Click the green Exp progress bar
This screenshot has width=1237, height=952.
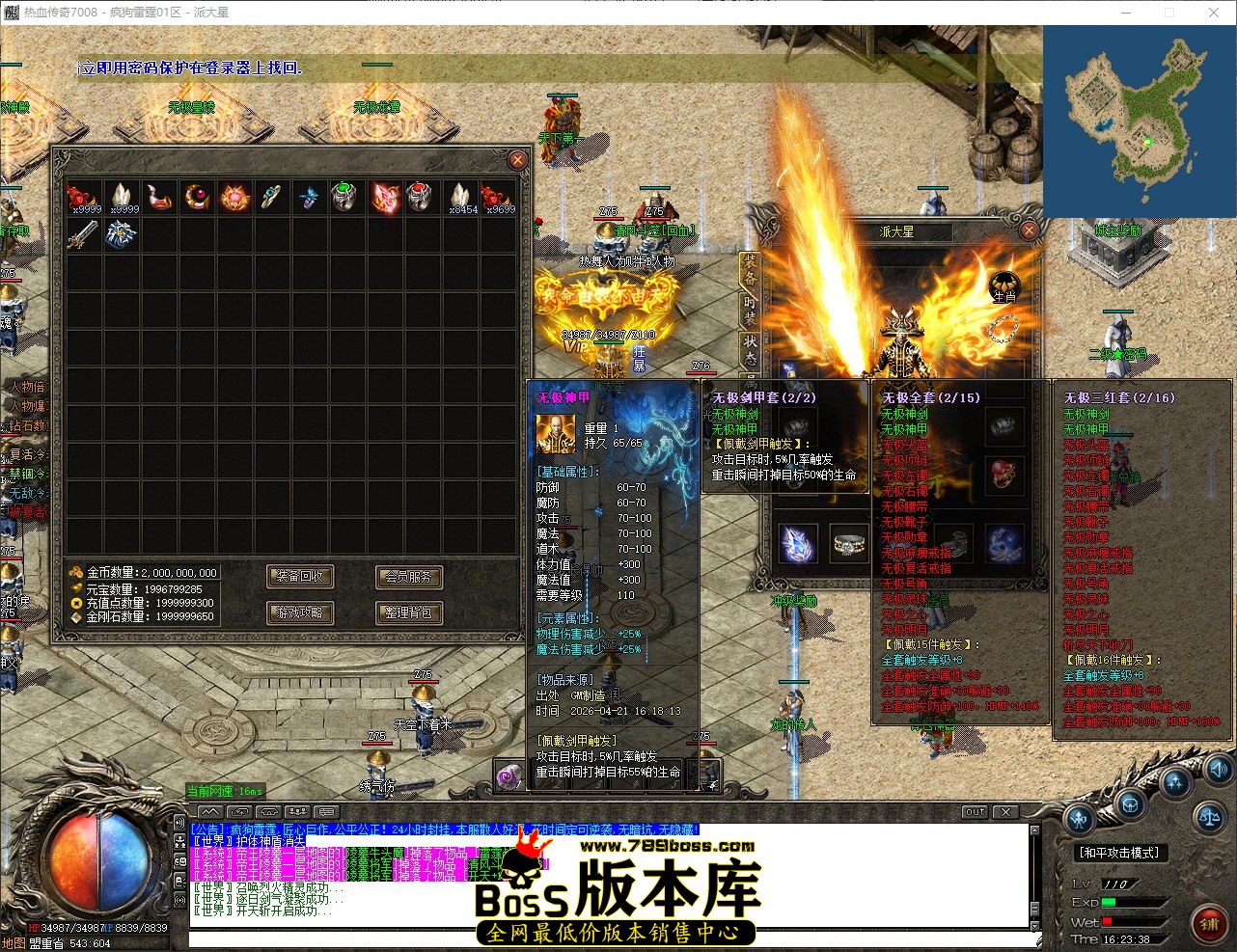[x=1110, y=902]
